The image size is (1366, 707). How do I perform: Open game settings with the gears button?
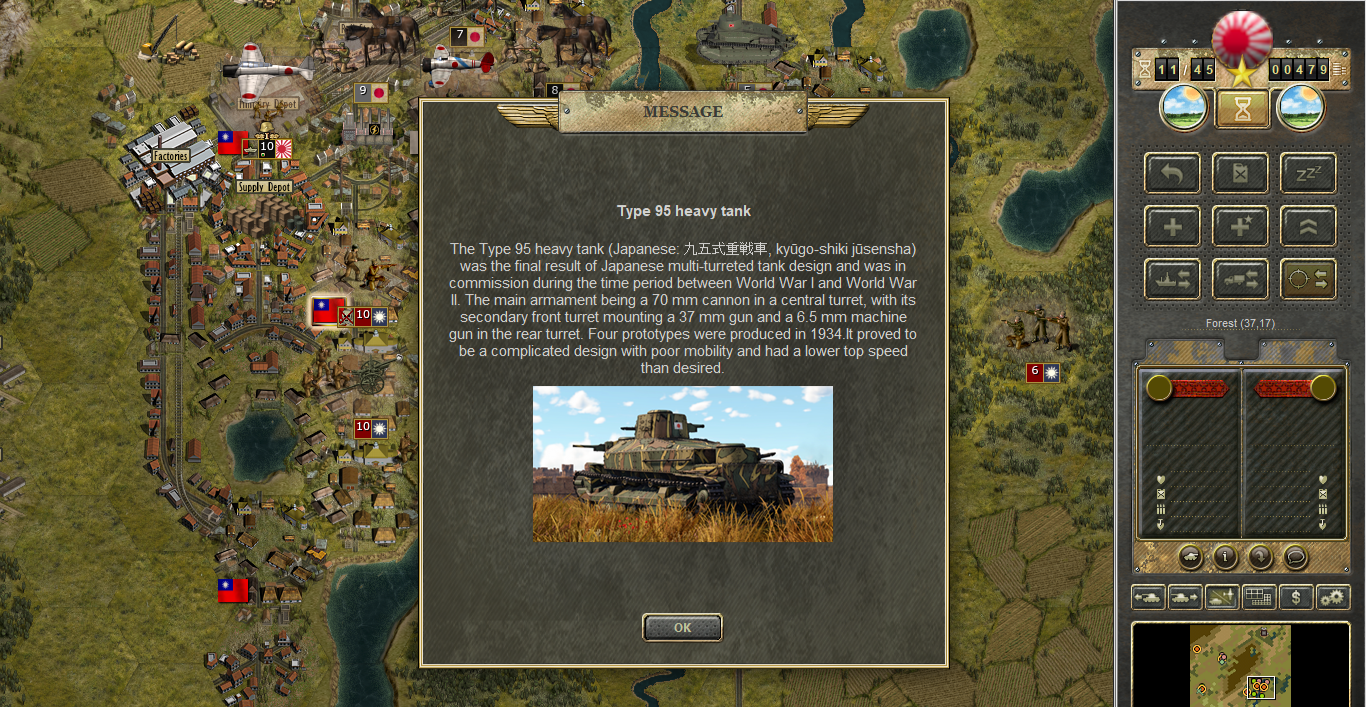(x=1332, y=598)
